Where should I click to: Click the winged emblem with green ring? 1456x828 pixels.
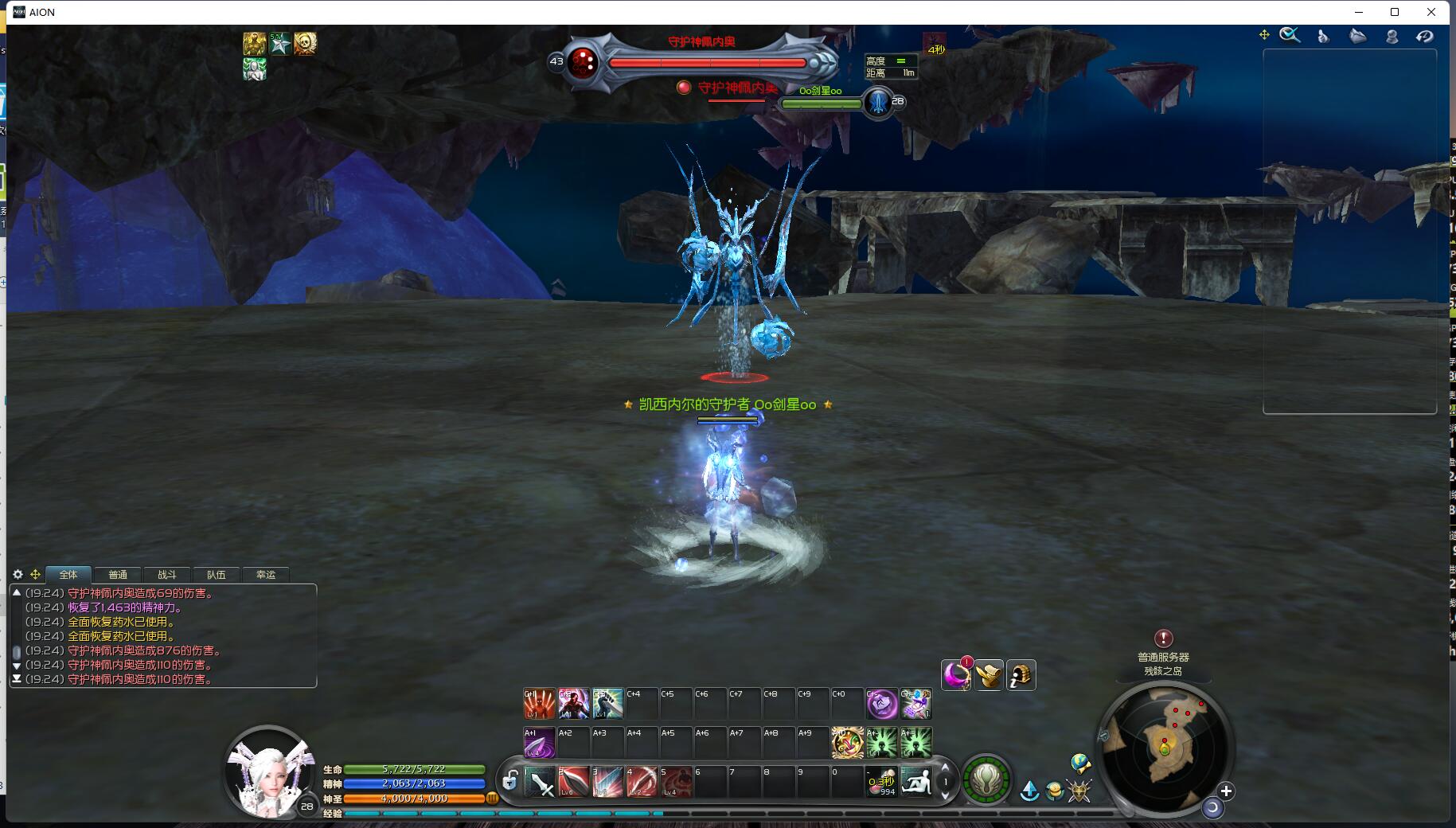pyautogui.click(x=986, y=779)
